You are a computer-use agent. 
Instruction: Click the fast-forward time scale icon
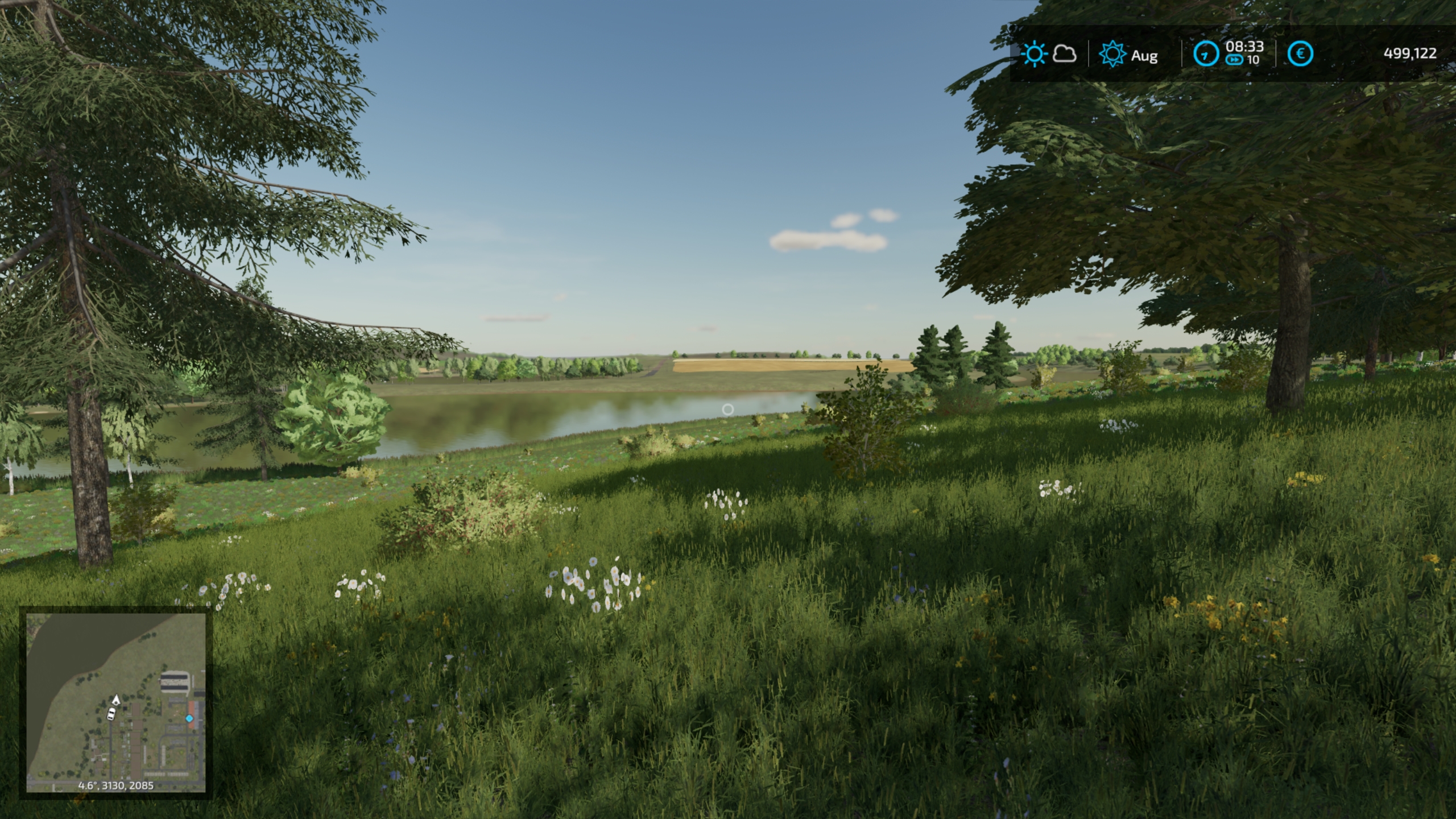[x=1234, y=60]
